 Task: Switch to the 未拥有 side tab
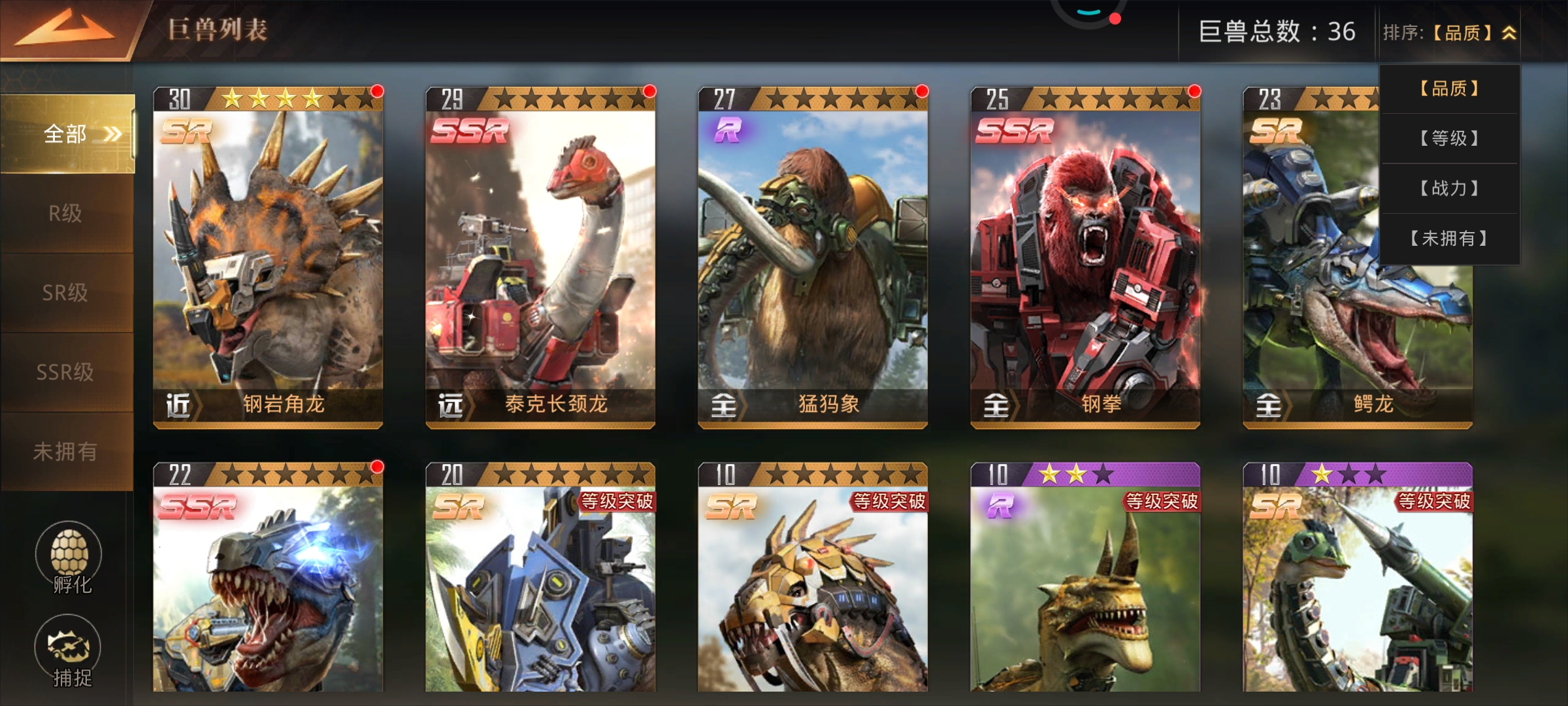[65, 451]
